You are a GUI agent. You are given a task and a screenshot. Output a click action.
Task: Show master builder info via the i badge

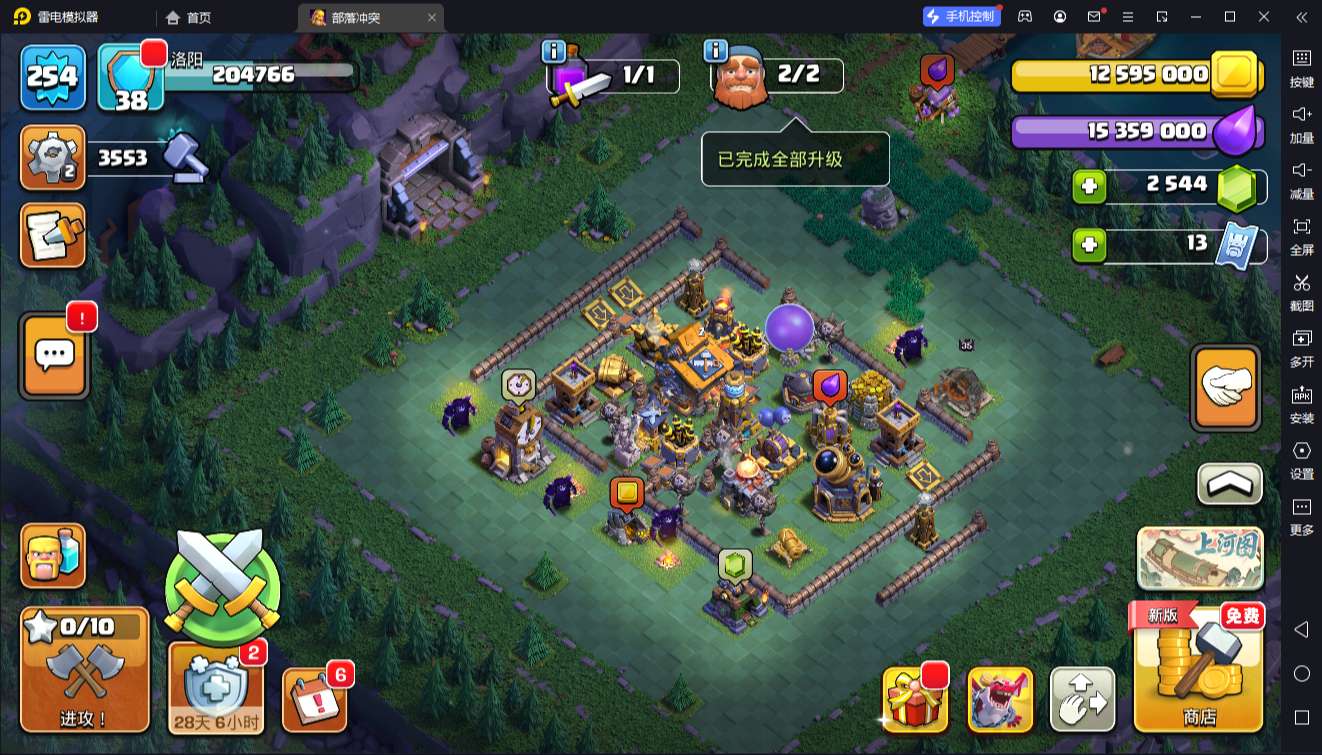715,50
